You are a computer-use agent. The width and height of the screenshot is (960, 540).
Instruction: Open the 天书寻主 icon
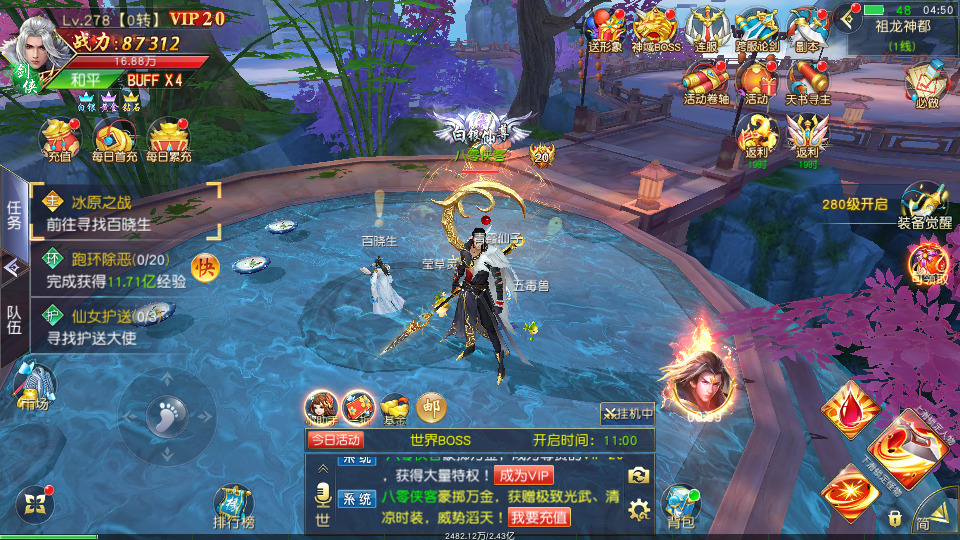pyautogui.click(x=808, y=80)
